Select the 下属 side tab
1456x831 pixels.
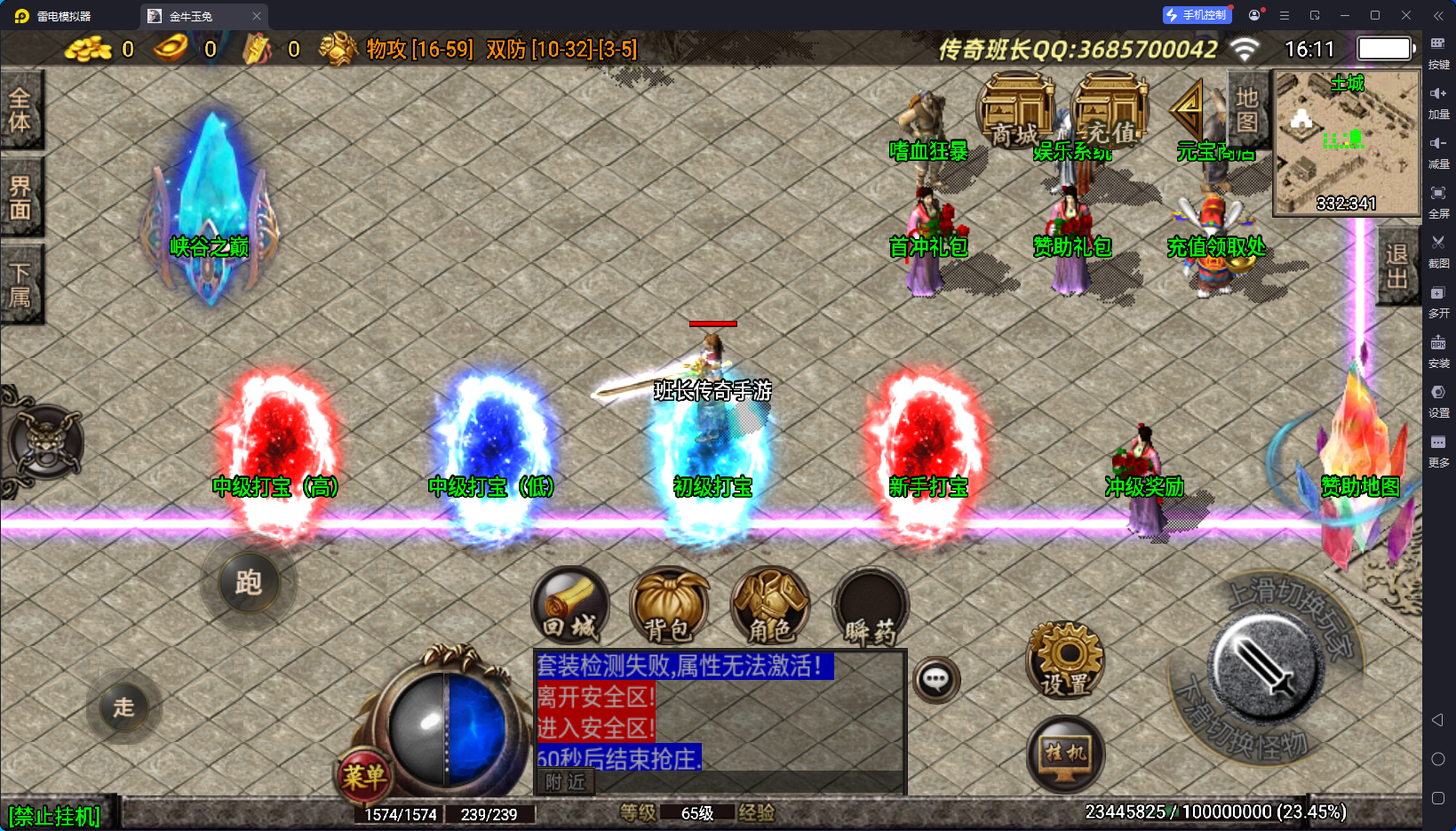point(20,284)
